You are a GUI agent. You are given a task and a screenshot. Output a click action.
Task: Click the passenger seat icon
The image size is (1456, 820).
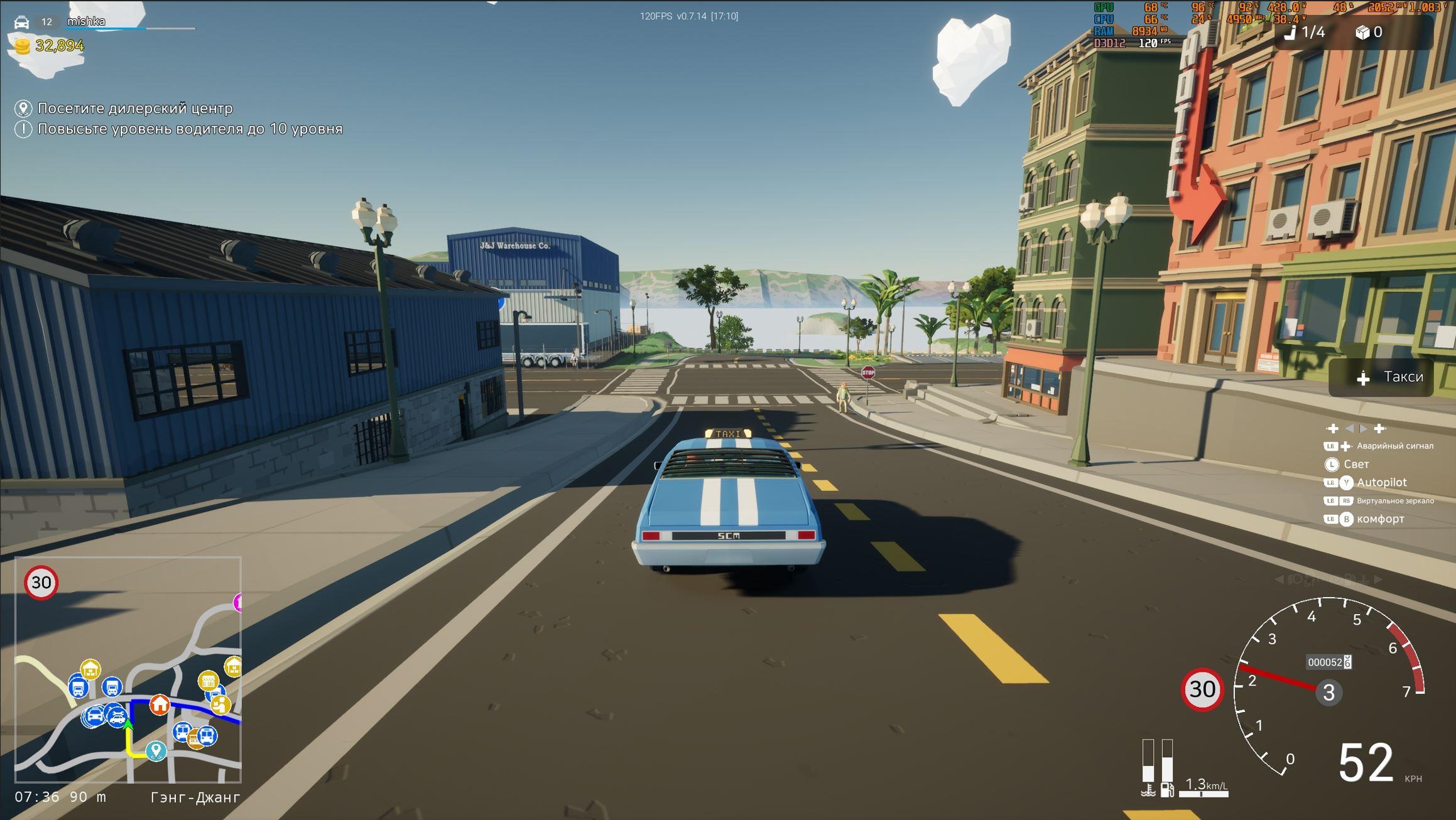(x=1290, y=32)
